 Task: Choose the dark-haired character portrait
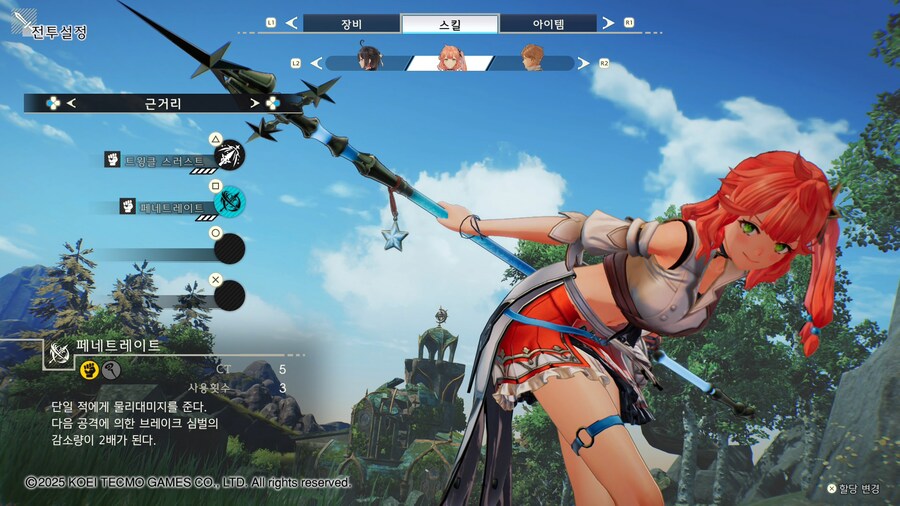click(x=369, y=61)
